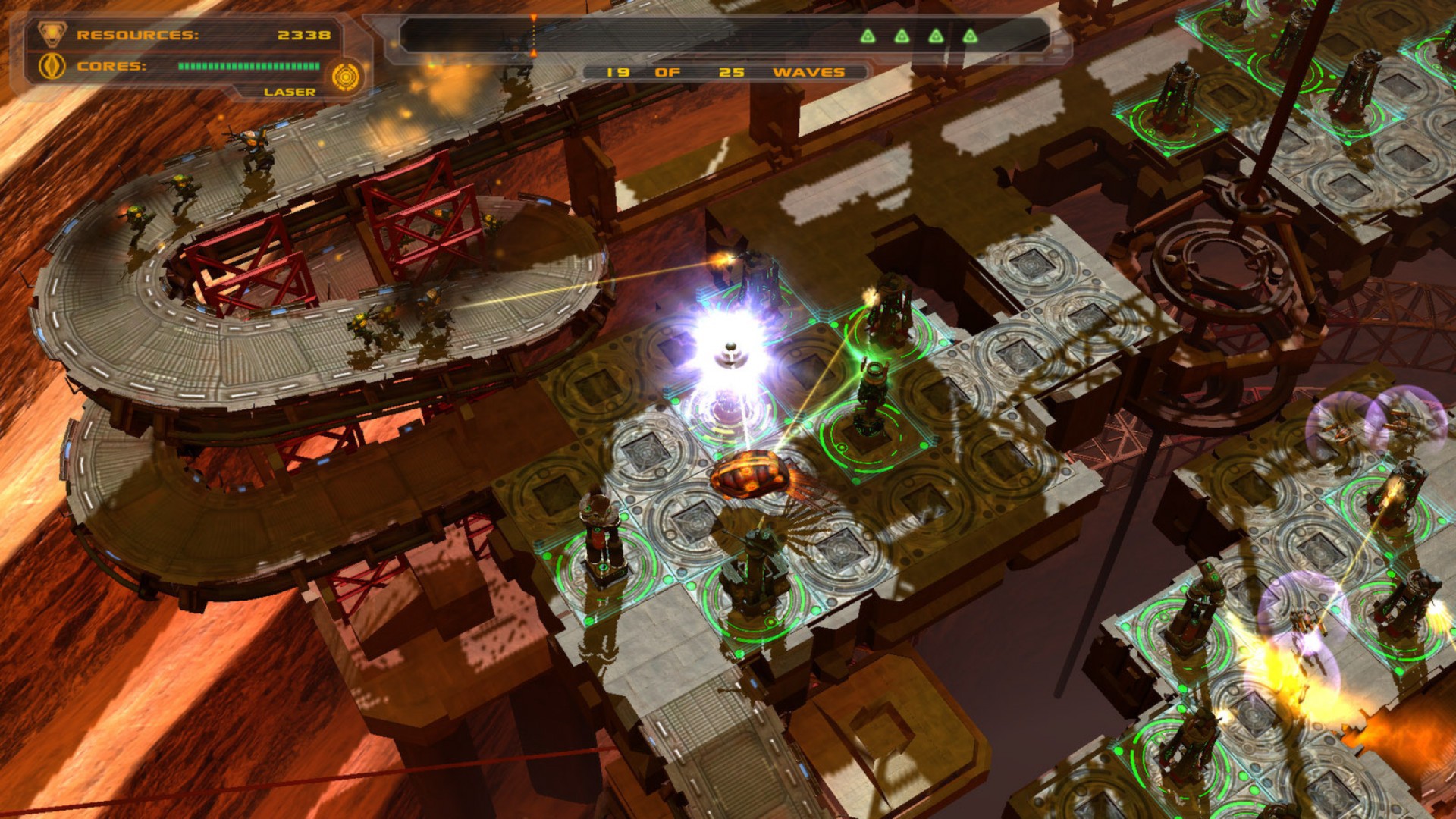
Task: Click the resources value 2338
Action: (304, 35)
